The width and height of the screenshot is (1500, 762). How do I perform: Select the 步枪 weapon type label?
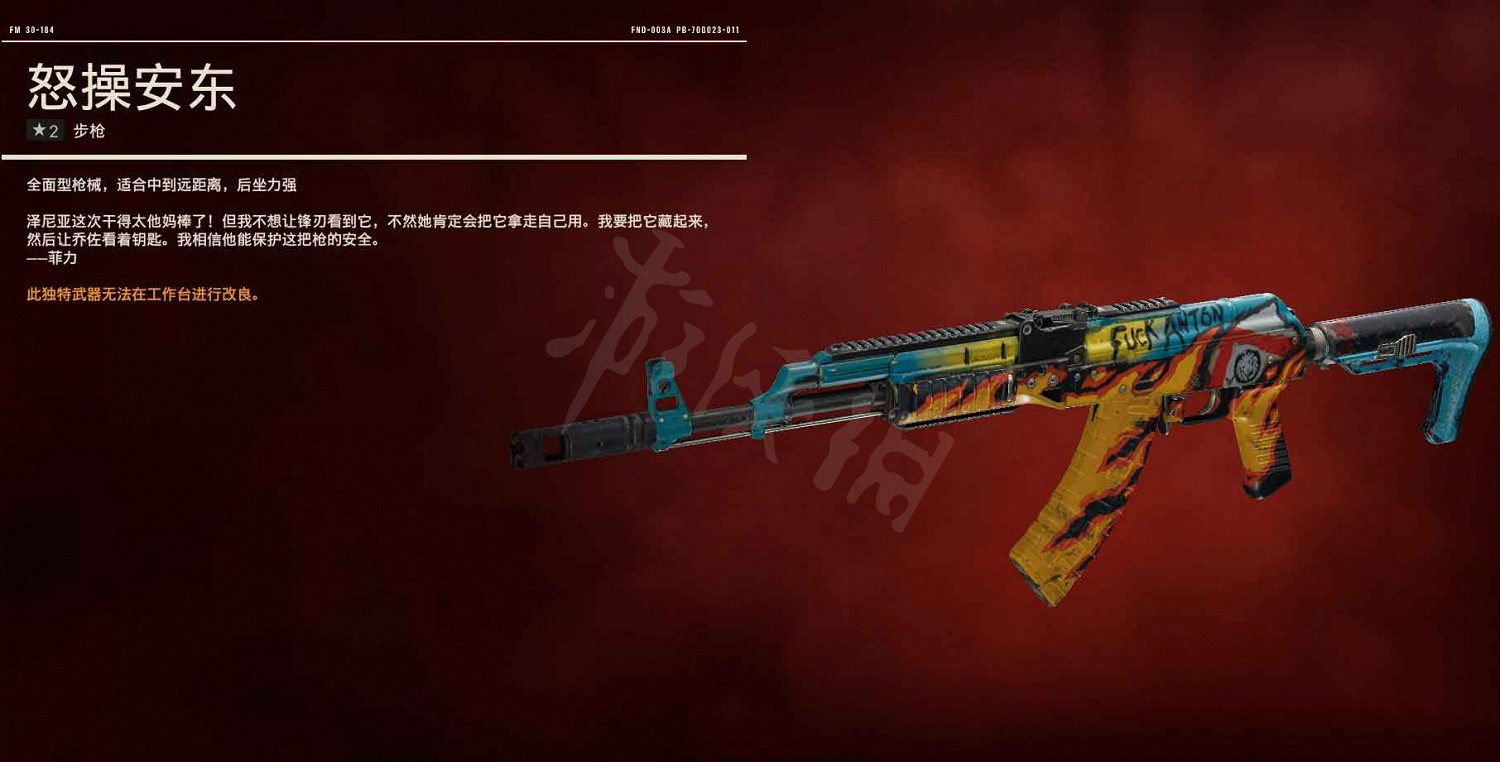tap(90, 130)
